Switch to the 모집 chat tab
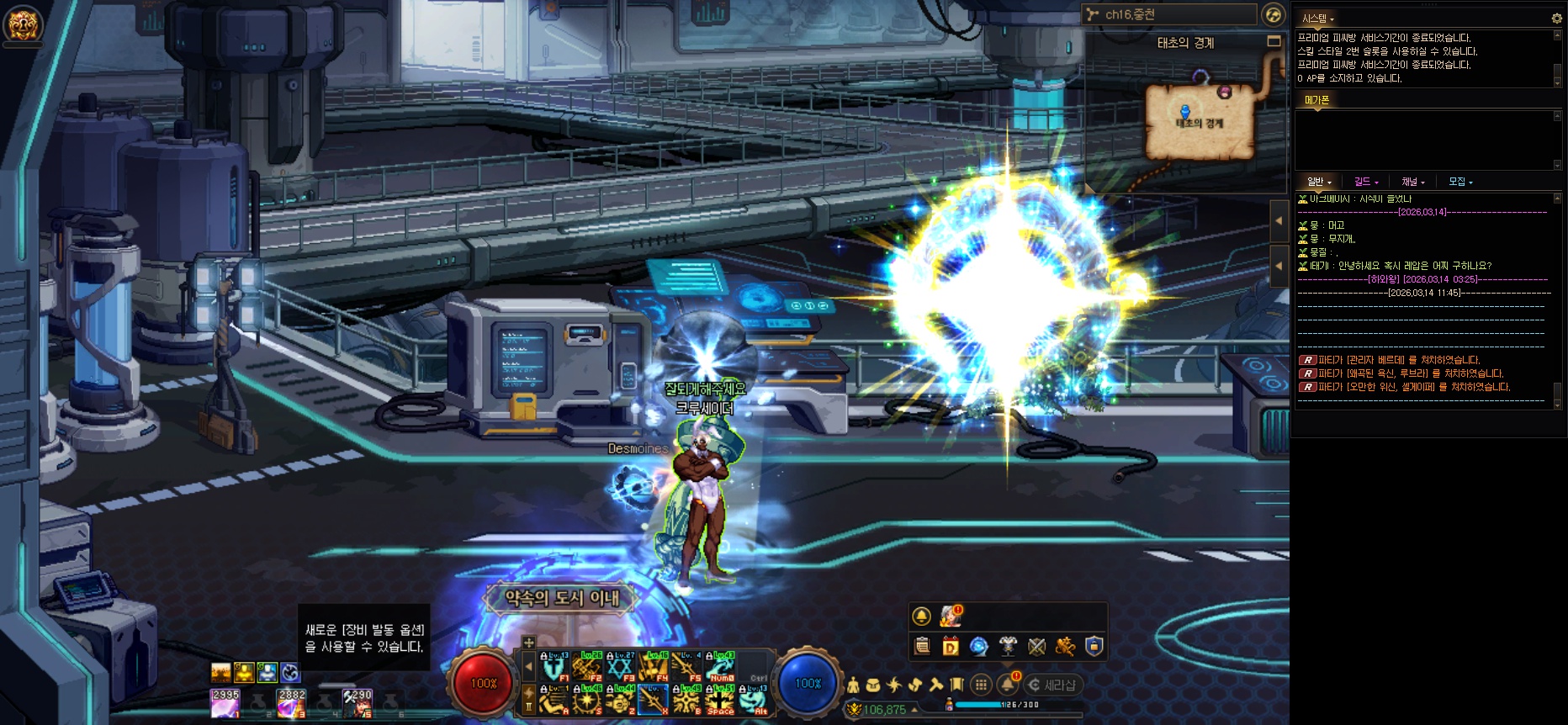The width and height of the screenshot is (1568, 725). [x=1459, y=182]
